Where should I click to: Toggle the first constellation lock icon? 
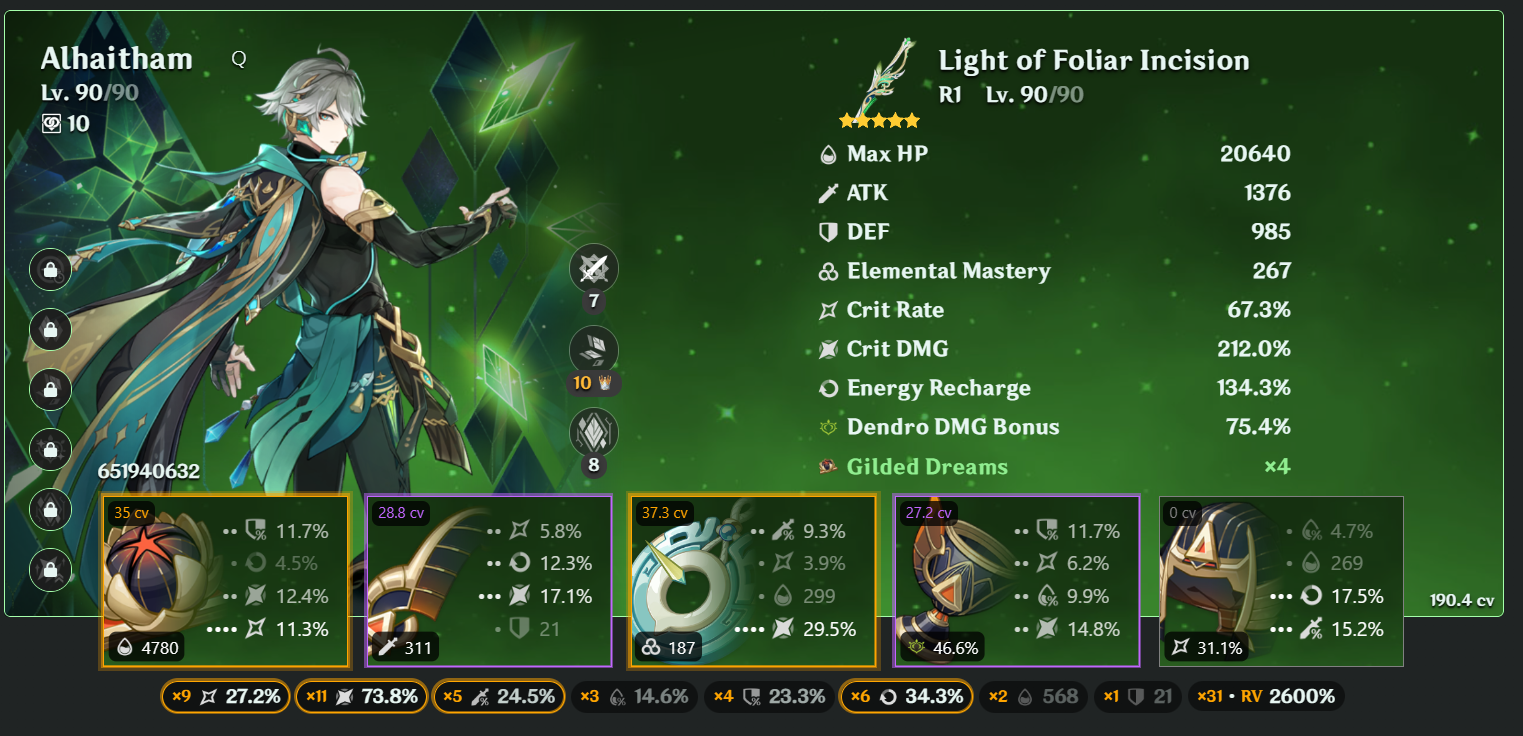click(50, 270)
